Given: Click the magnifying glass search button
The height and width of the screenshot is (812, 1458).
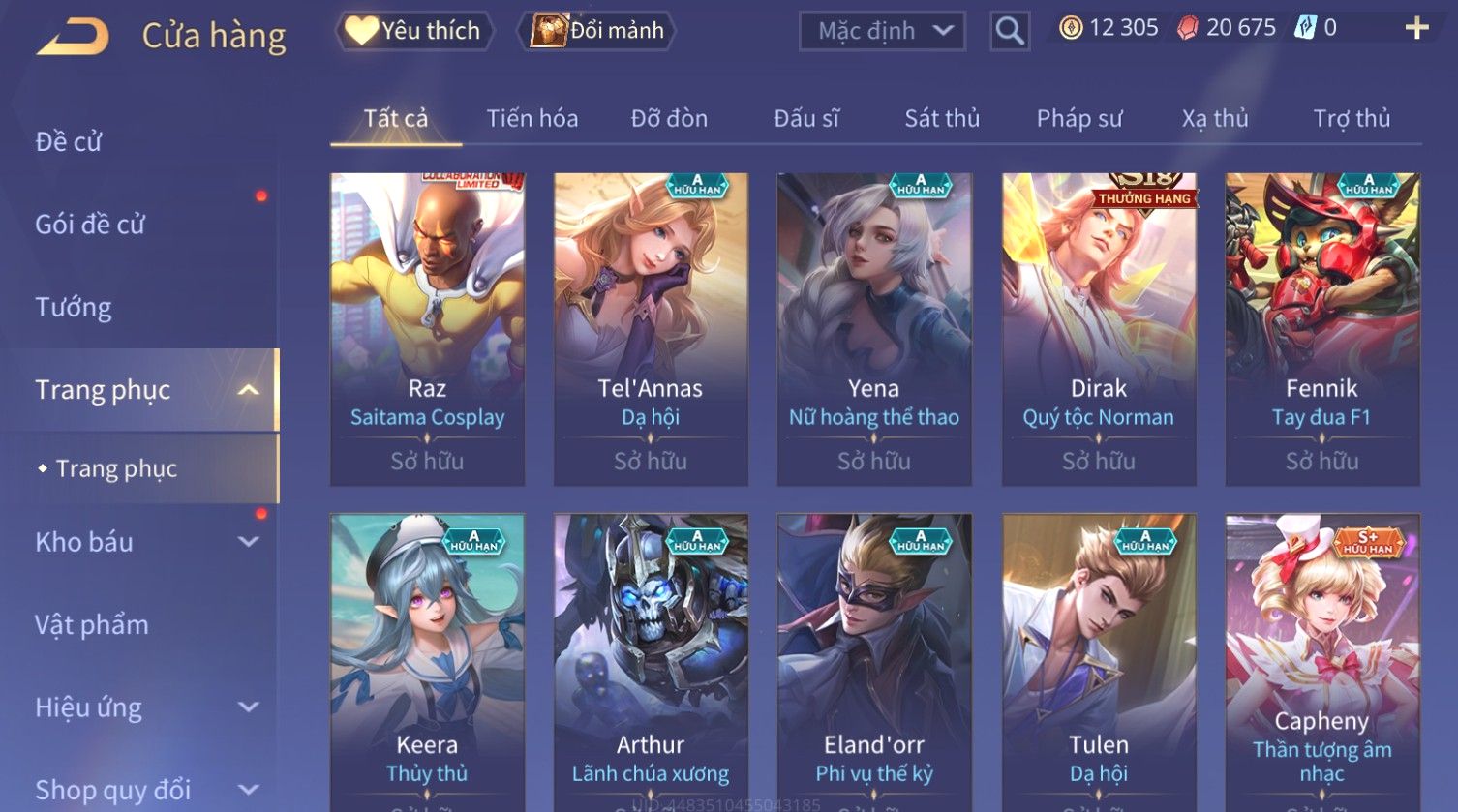Looking at the screenshot, I should [1009, 32].
